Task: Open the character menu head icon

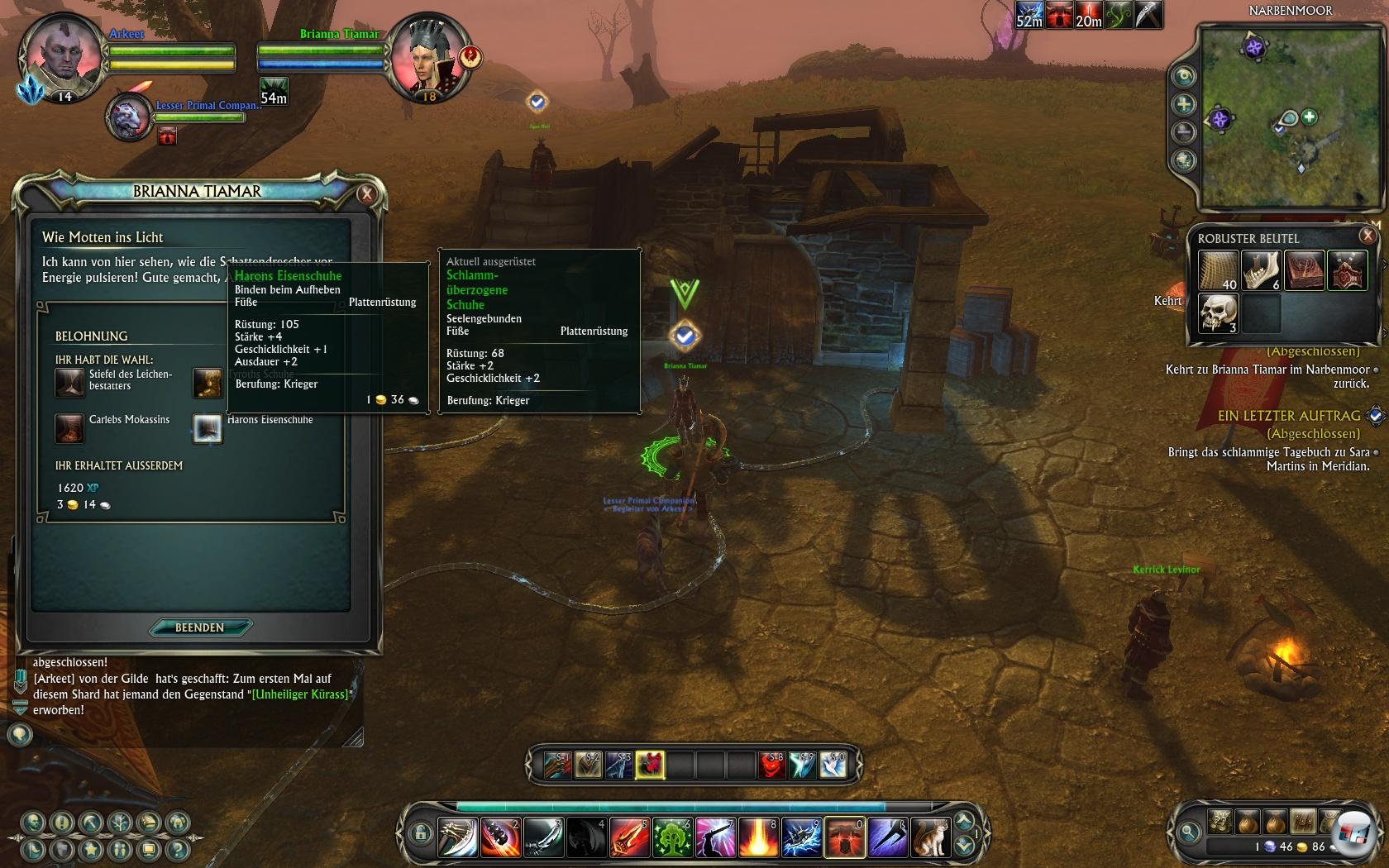Action: tap(33, 823)
